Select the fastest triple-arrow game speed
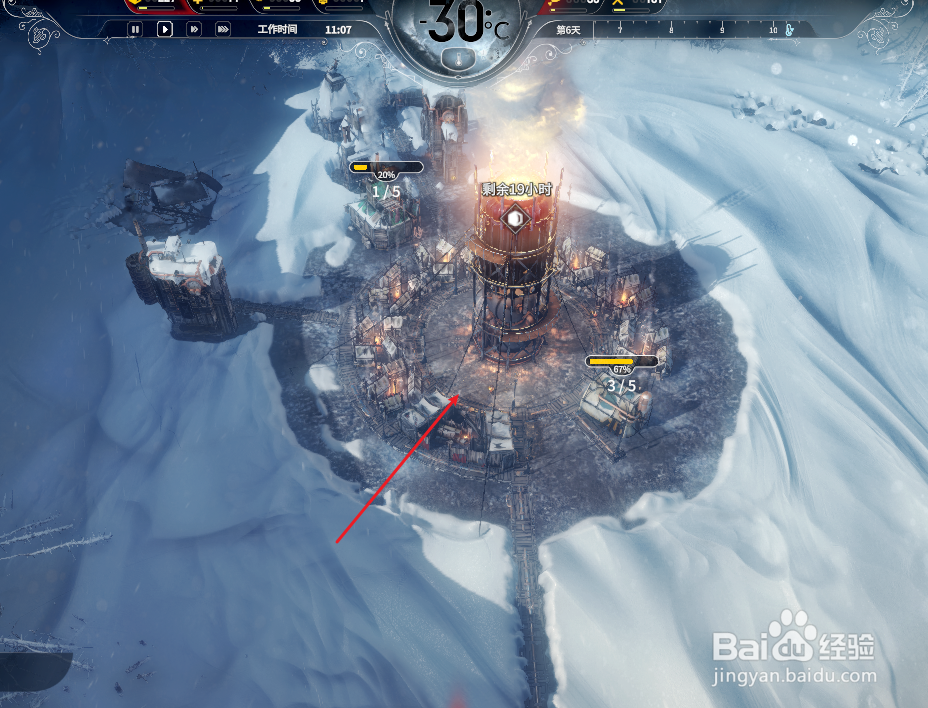 click(223, 30)
